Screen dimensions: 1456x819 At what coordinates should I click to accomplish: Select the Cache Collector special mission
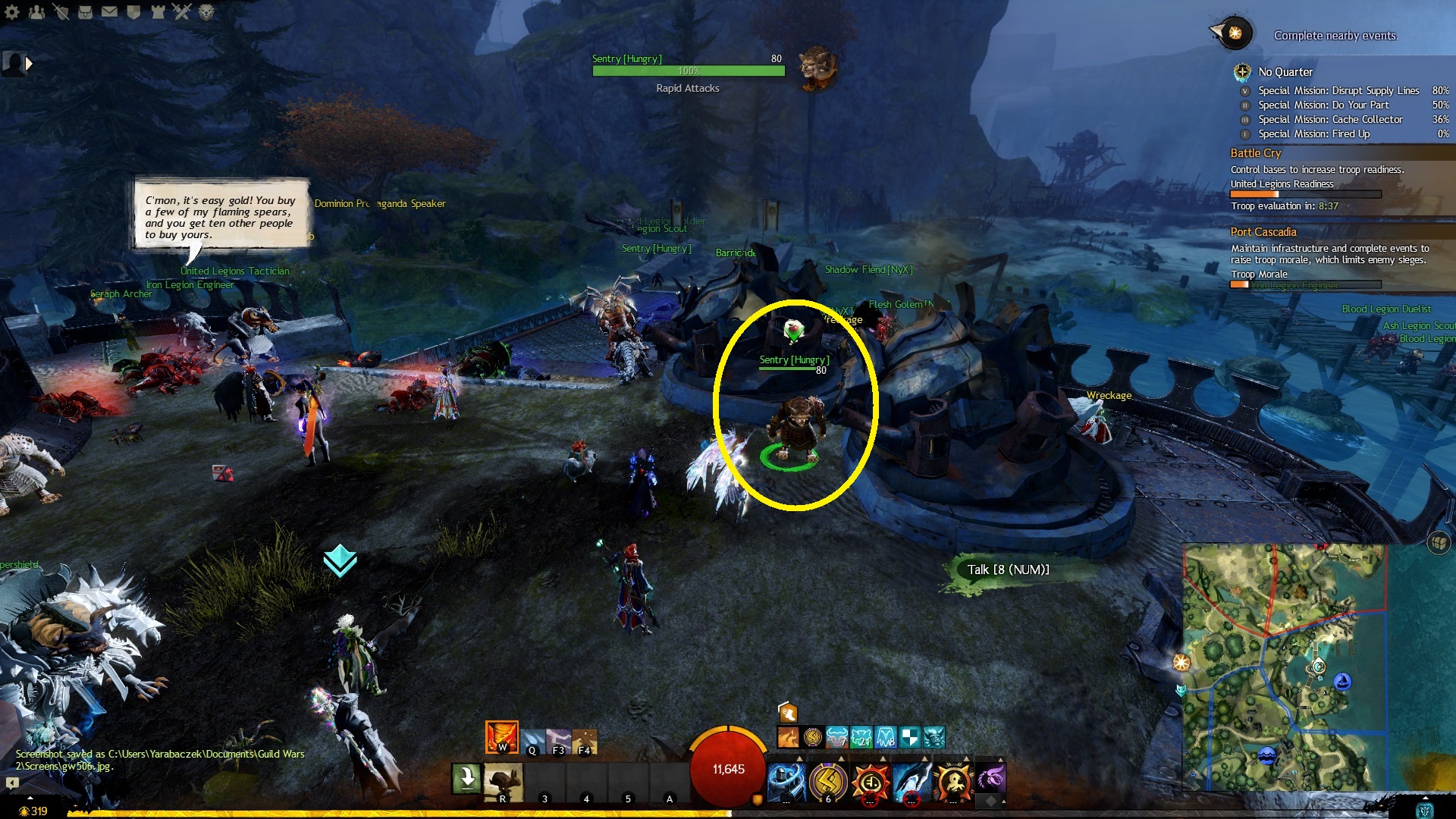pyautogui.click(x=1330, y=119)
